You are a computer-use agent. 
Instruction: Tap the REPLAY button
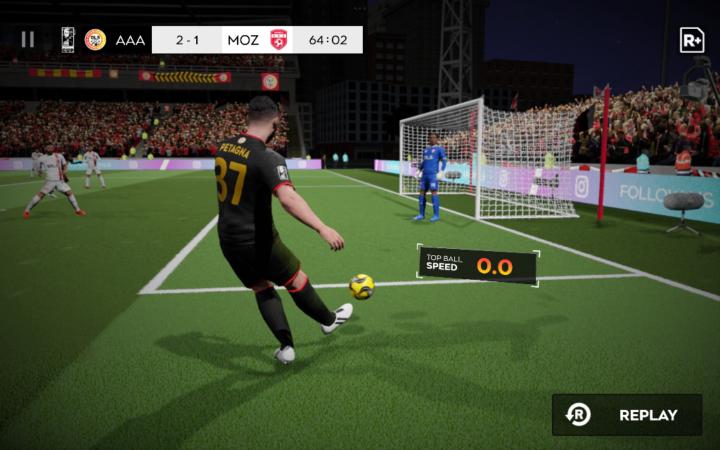coord(627,414)
